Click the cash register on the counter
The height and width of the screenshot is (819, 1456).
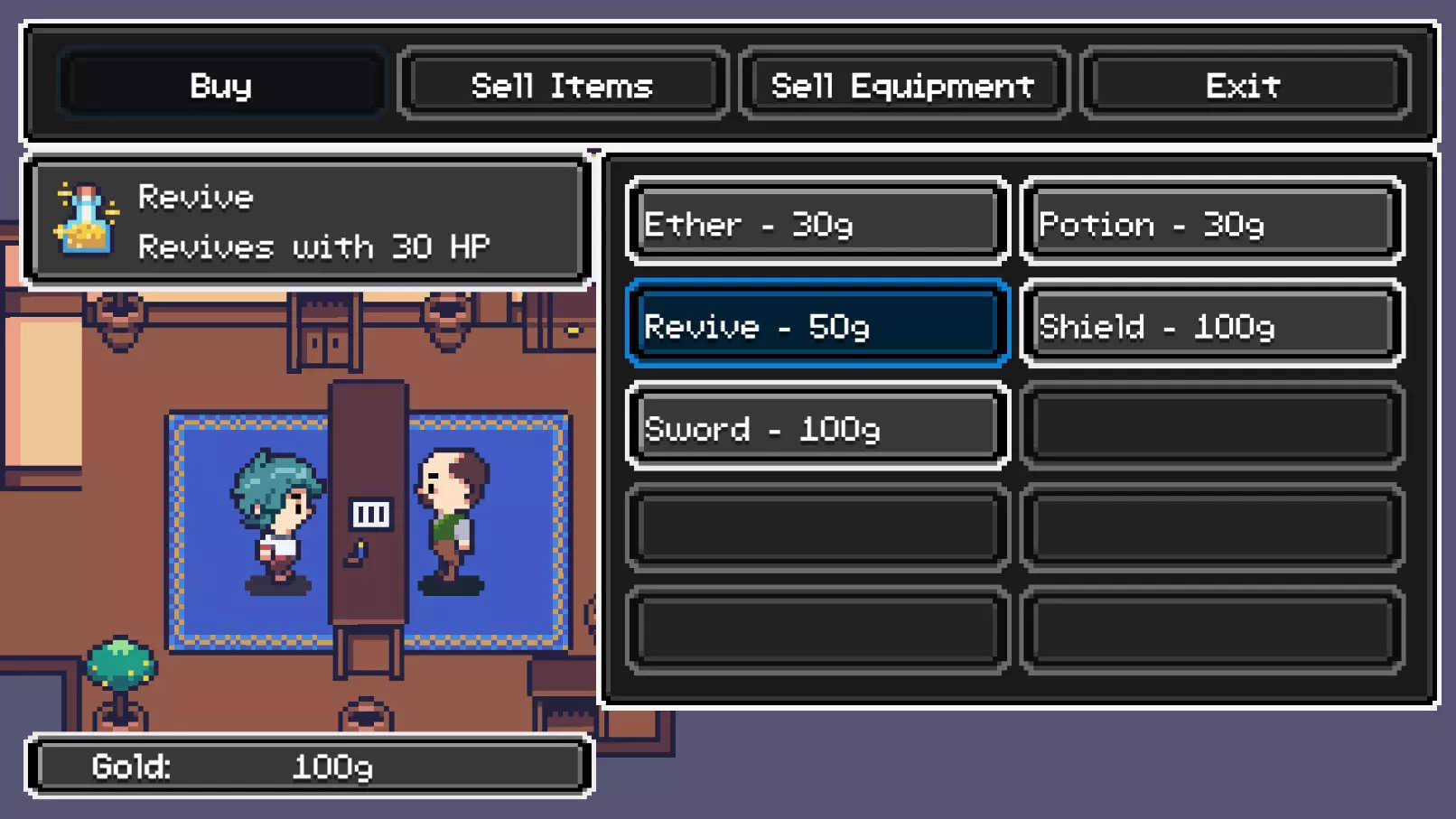pyautogui.click(x=370, y=515)
